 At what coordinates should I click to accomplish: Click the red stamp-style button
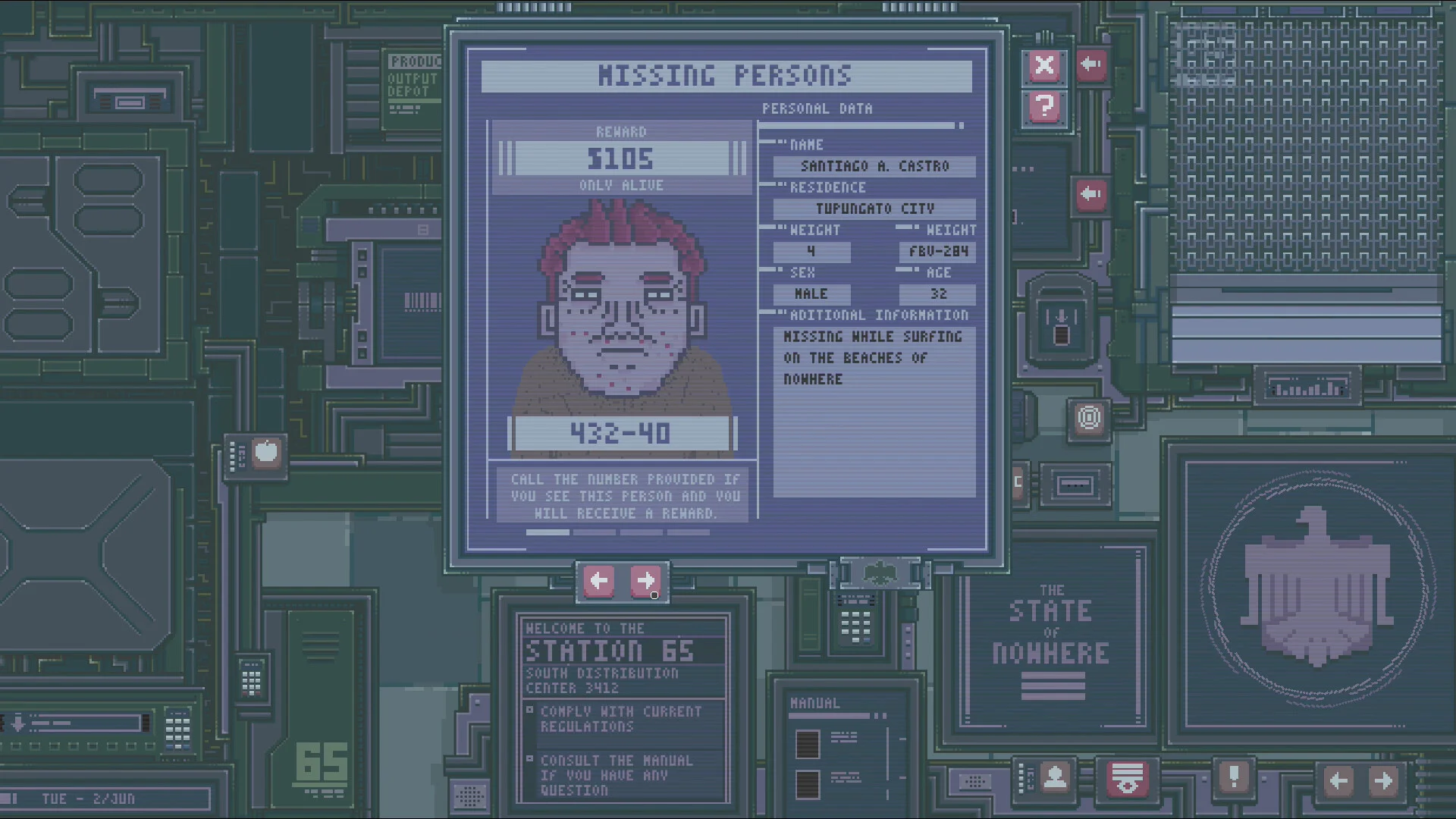(1126, 779)
